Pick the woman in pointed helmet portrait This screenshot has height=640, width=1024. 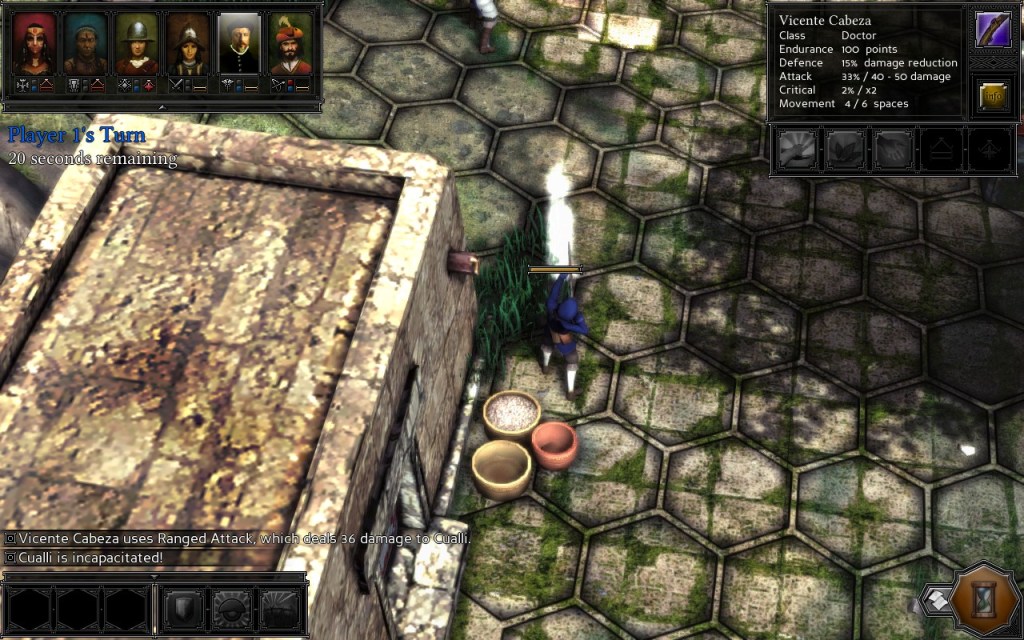tap(188, 44)
